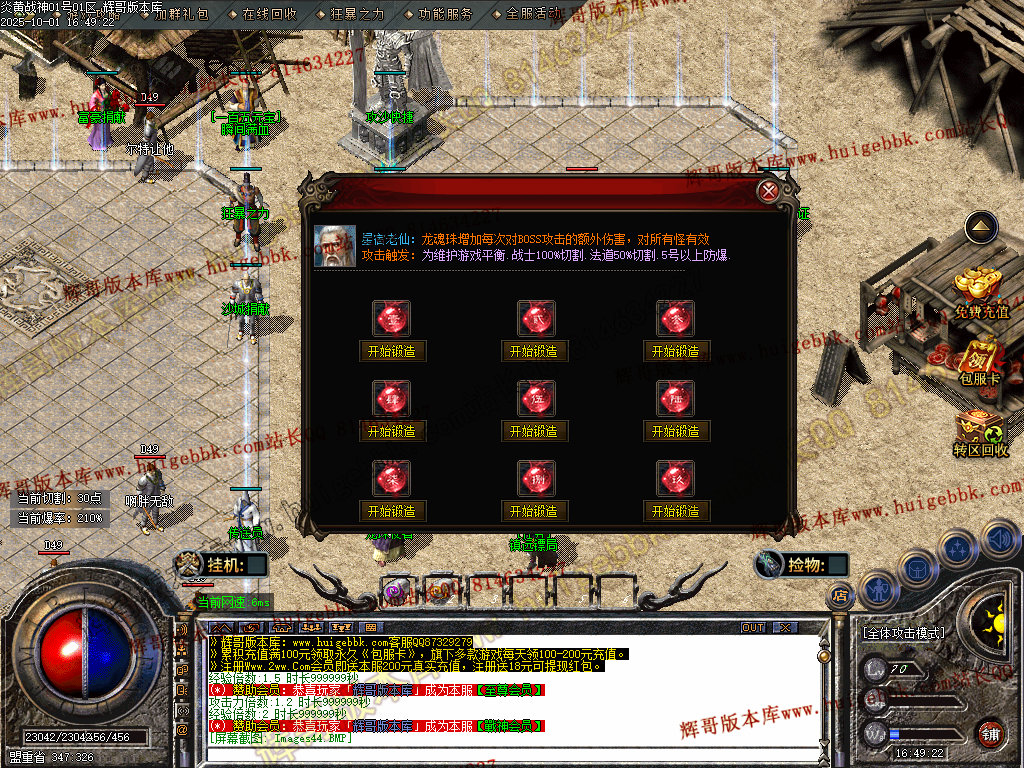Open the 免费充值 gold ingot icon
The image size is (1024, 768).
(980, 292)
